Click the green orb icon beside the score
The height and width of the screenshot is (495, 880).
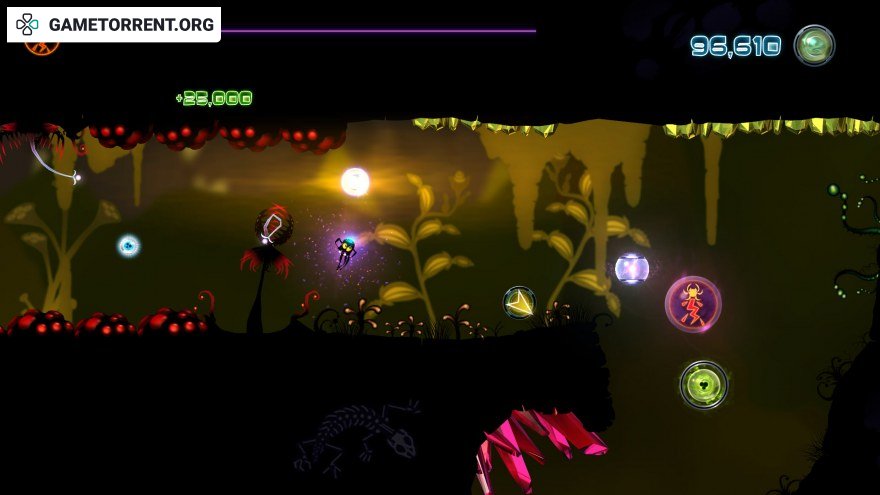814,45
